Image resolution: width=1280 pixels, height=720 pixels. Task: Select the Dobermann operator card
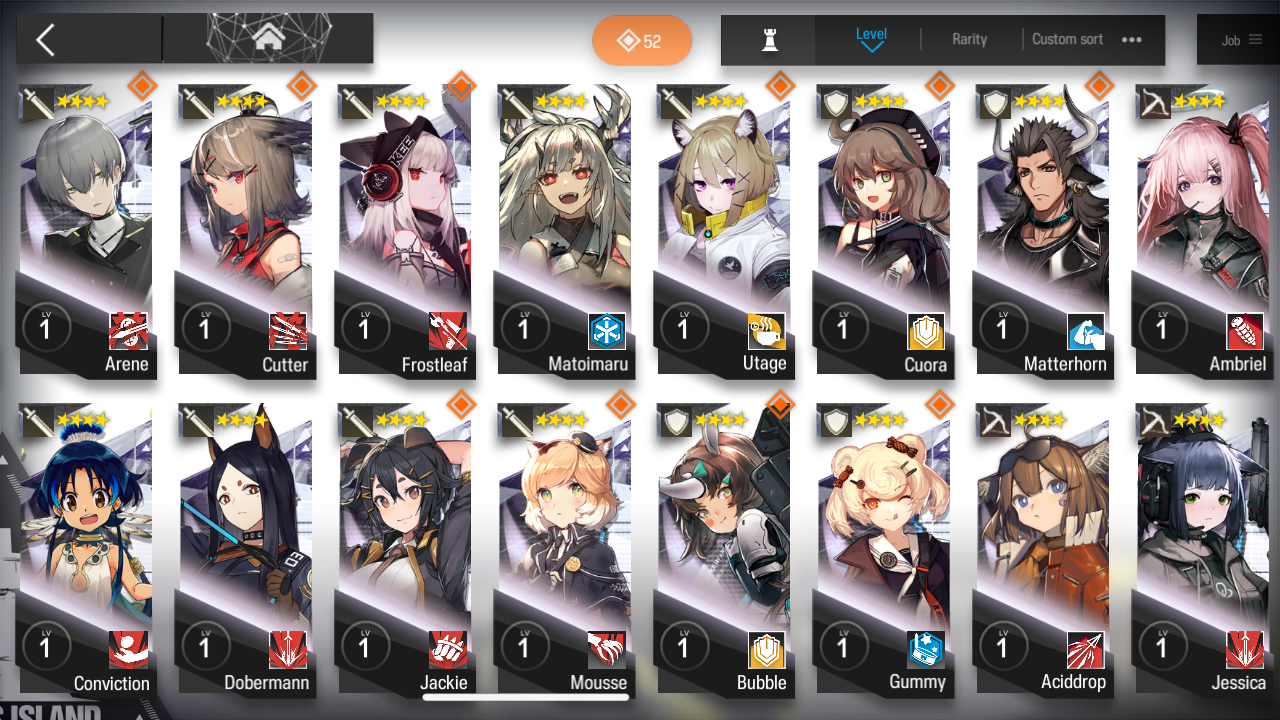click(x=246, y=550)
